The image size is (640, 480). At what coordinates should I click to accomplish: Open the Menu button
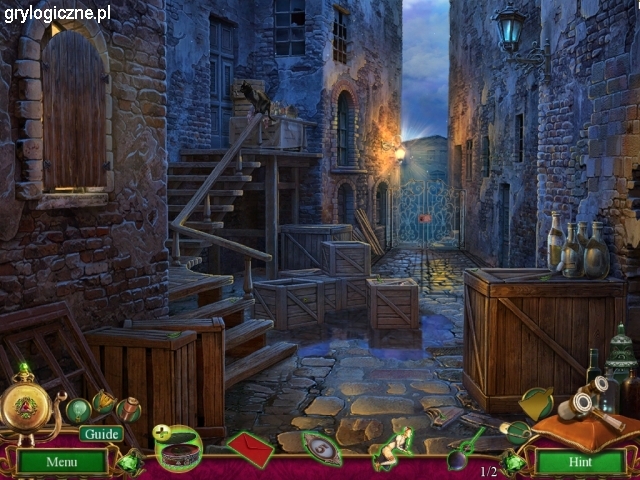point(61,462)
